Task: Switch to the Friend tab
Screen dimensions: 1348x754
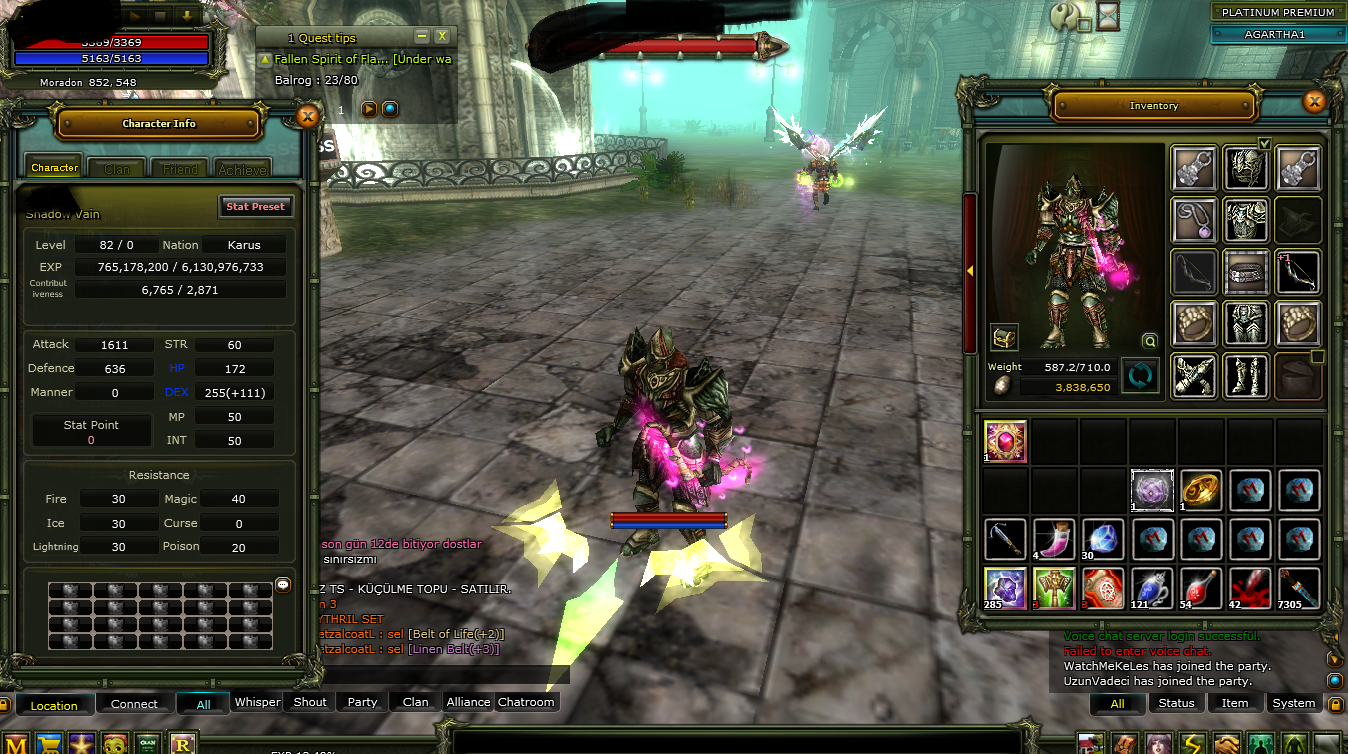Action: coord(180,169)
